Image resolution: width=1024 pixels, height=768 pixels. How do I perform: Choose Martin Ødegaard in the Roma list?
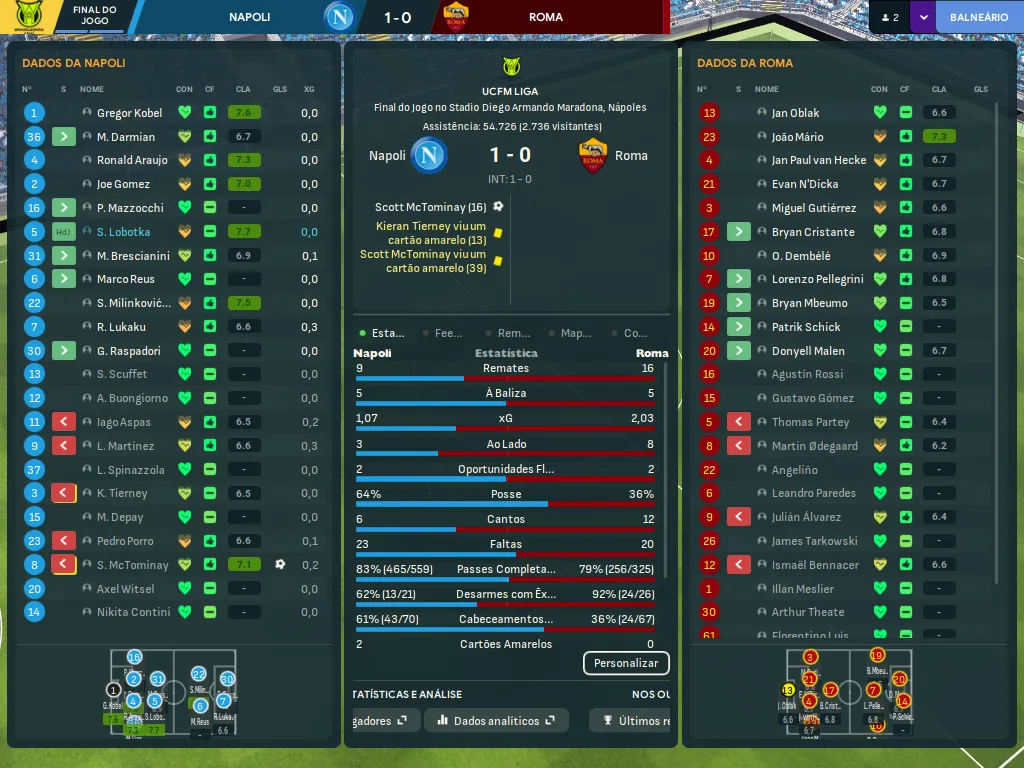(814, 446)
